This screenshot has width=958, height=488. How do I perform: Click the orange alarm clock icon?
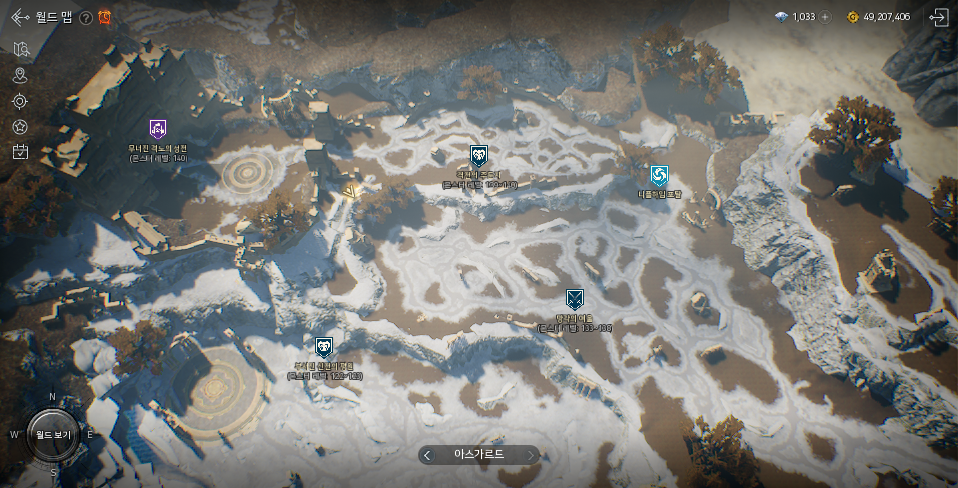[x=104, y=17]
